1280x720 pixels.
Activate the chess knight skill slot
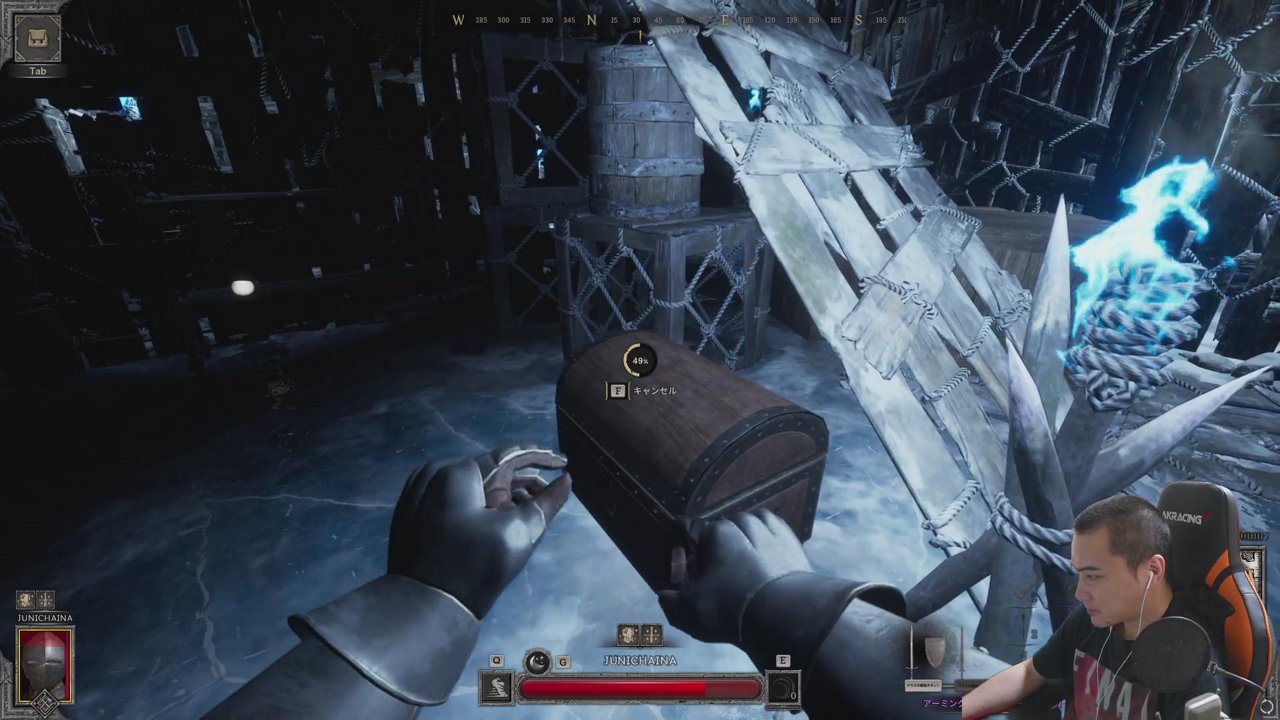point(497,688)
